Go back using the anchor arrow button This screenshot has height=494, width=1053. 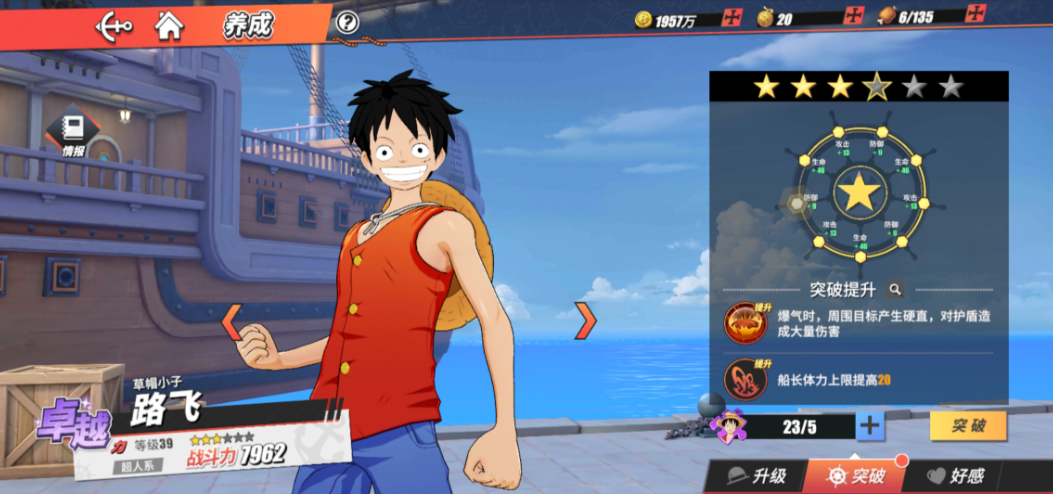[113, 26]
